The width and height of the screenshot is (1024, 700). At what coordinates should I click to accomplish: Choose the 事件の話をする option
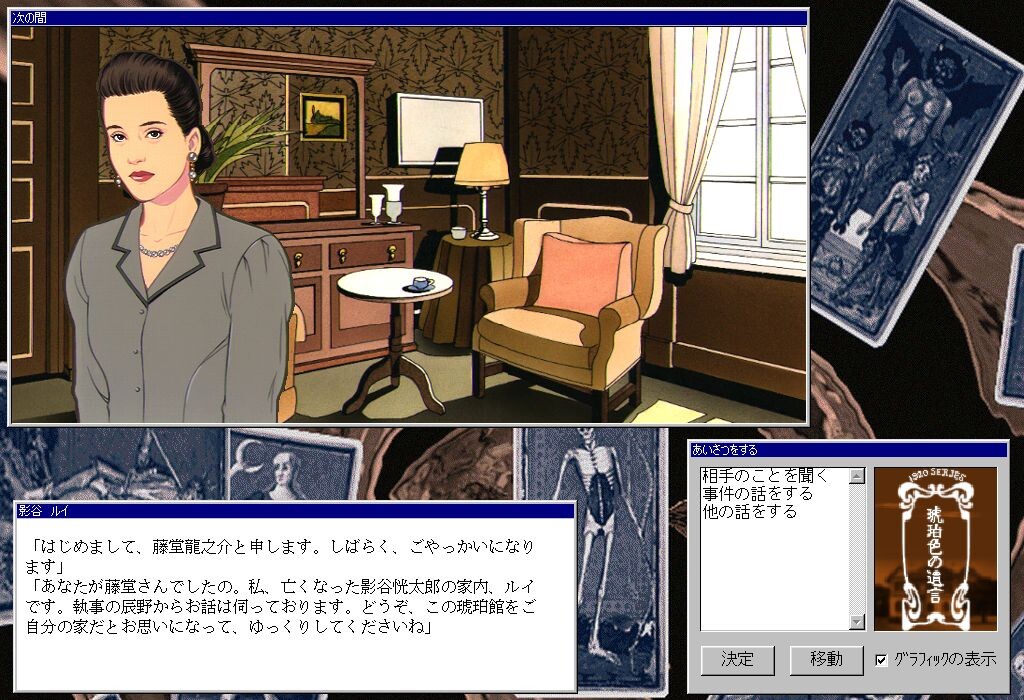(757, 494)
